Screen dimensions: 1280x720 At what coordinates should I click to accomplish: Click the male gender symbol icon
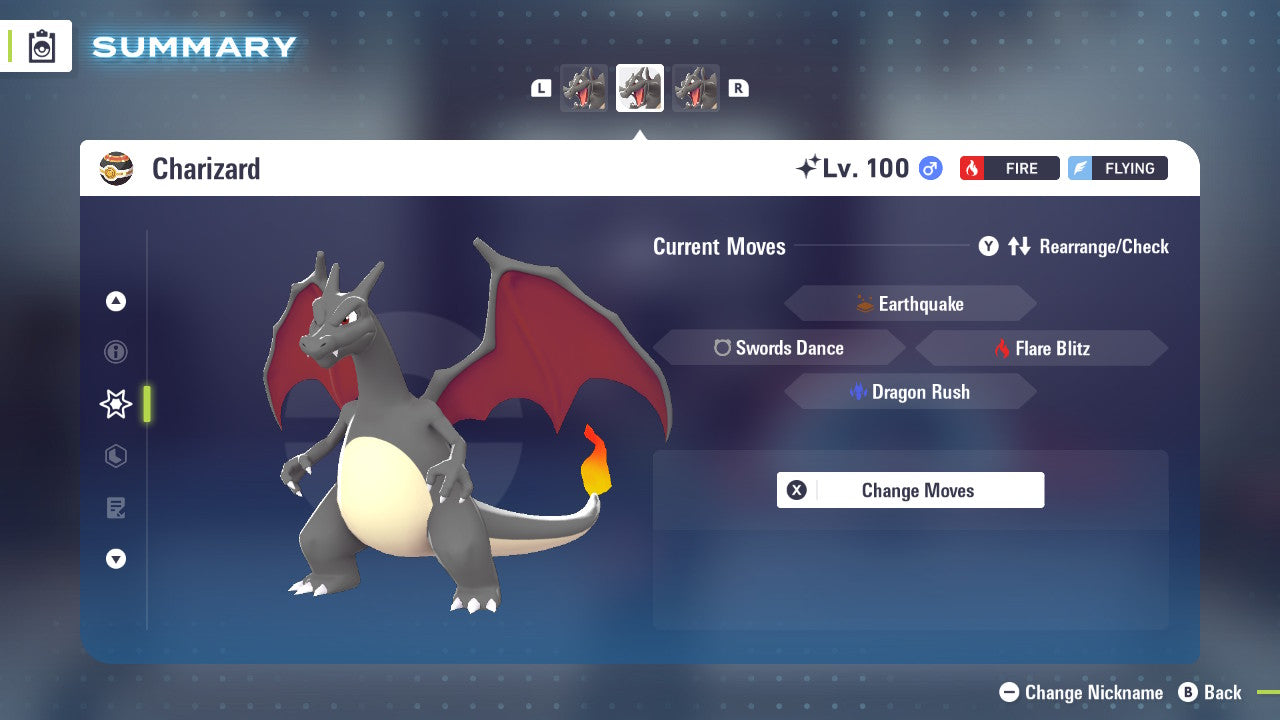click(929, 168)
